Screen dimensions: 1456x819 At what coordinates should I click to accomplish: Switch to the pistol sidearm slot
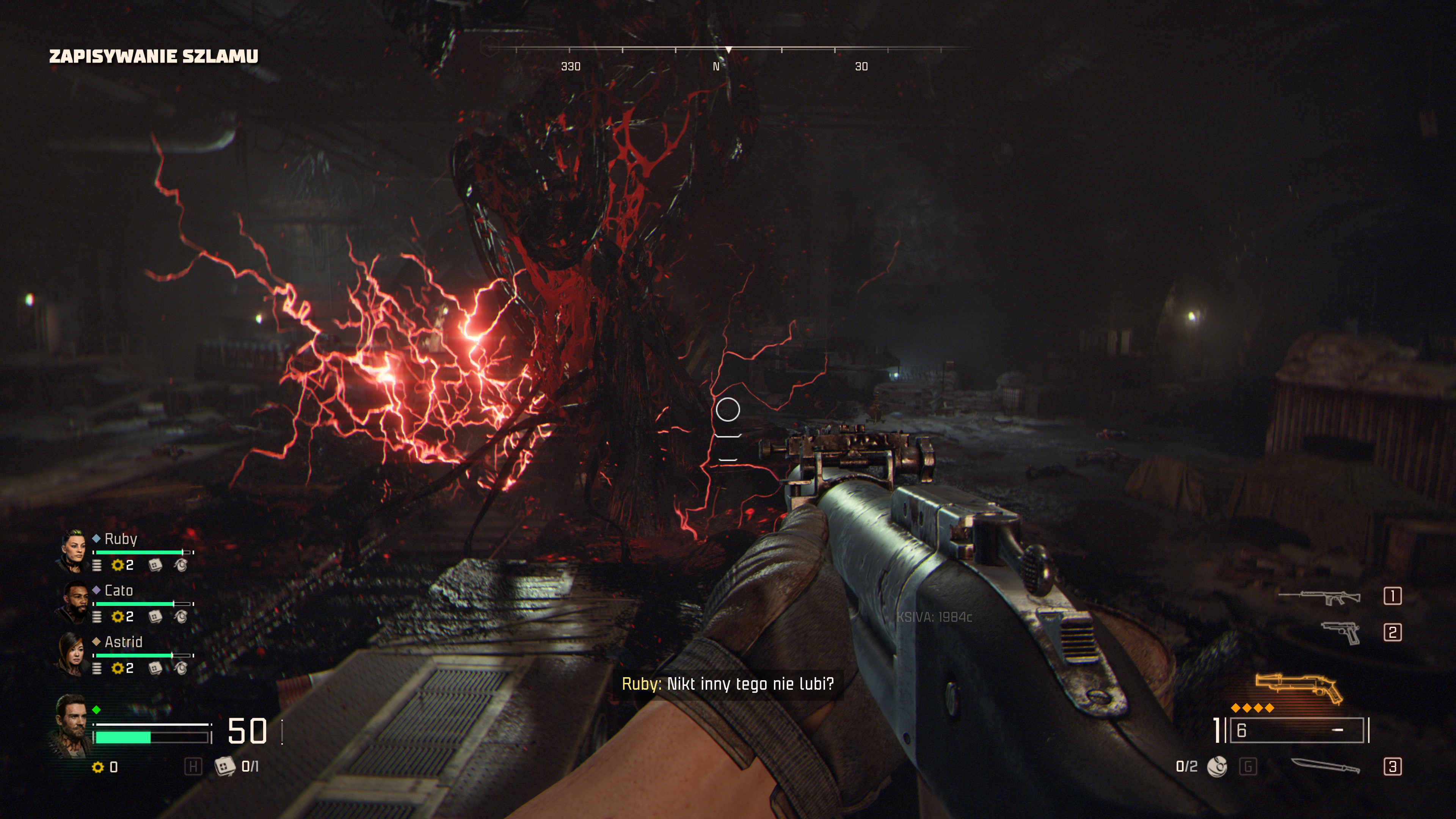pyautogui.click(x=1341, y=632)
